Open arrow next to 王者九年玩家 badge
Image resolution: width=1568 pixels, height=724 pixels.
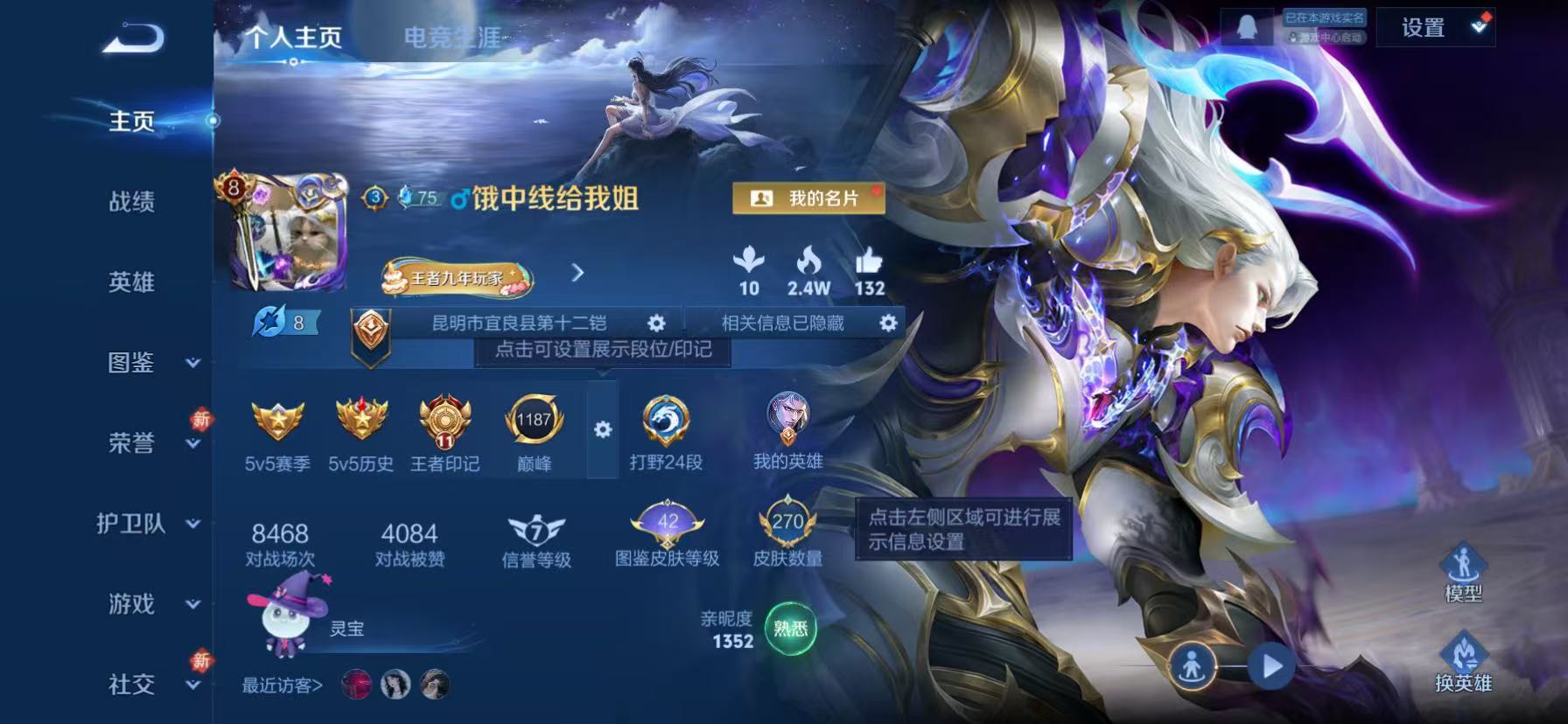coord(577,272)
